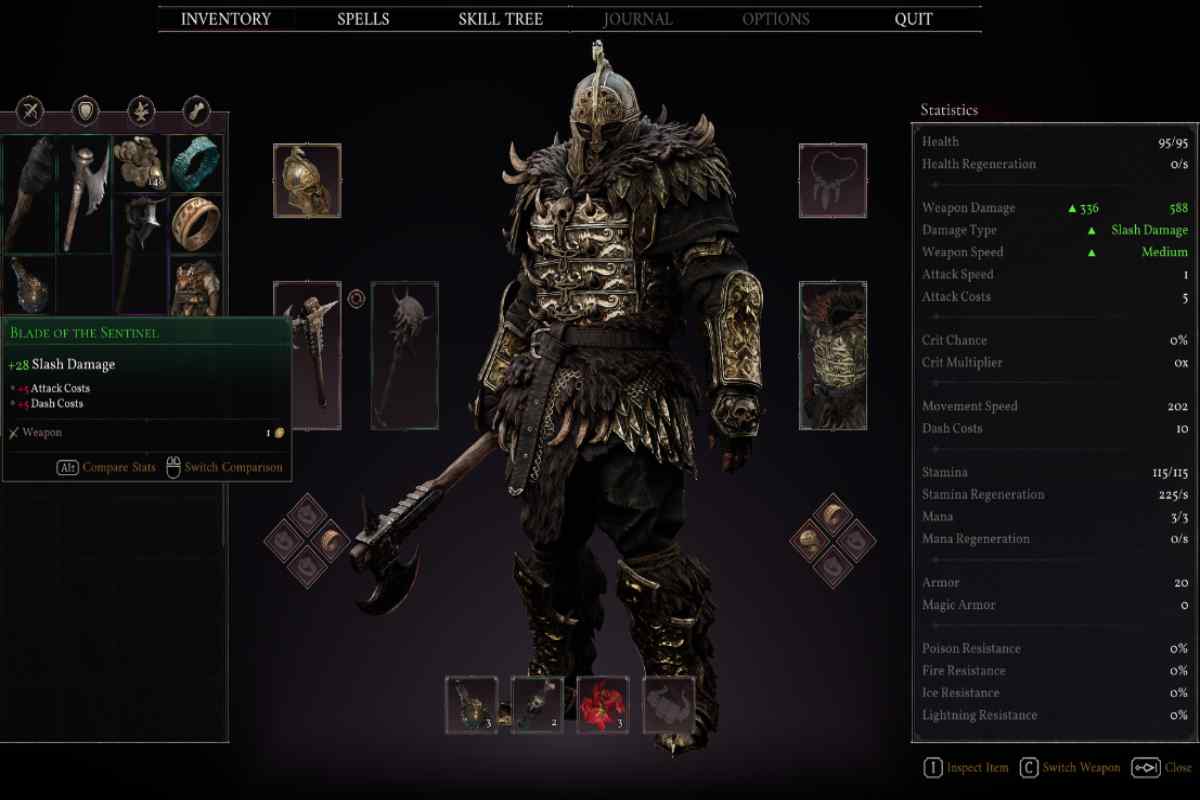Select Quit in the top menu
Image resolution: width=1200 pixels, height=800 pixels.
click(x=913, y=19)
